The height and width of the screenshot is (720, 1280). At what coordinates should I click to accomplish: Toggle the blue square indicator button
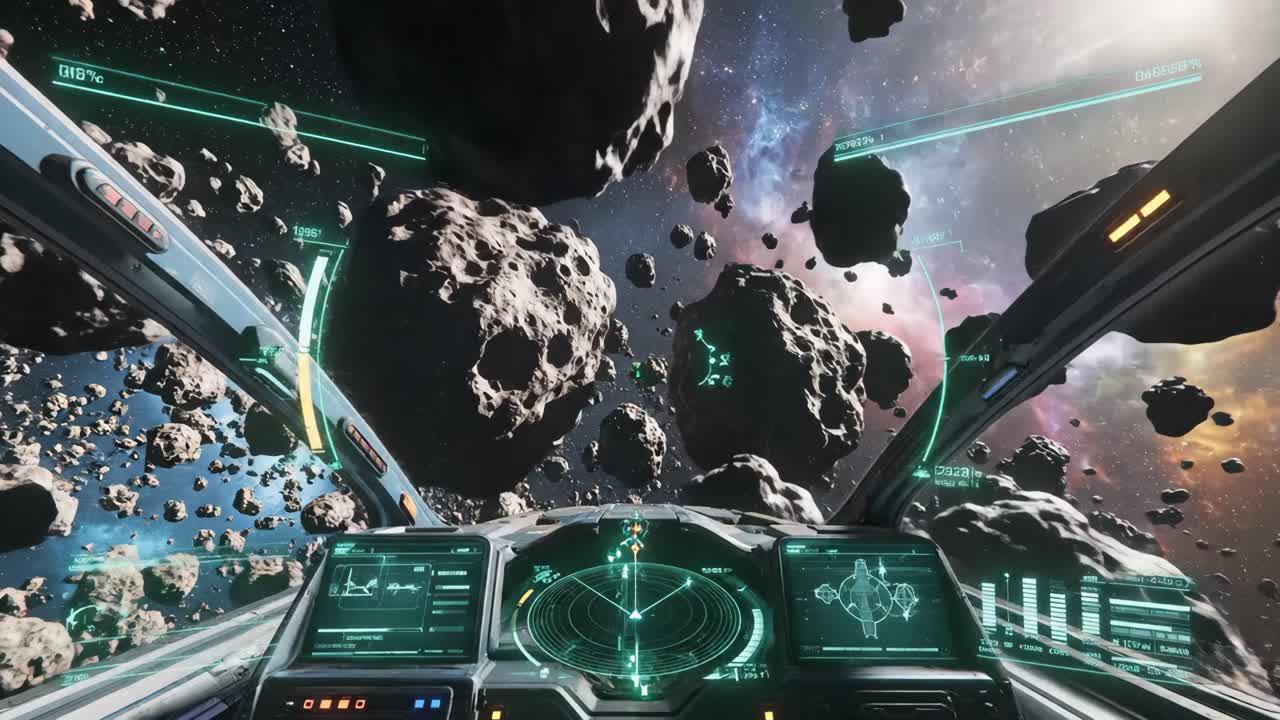point(421,703)
